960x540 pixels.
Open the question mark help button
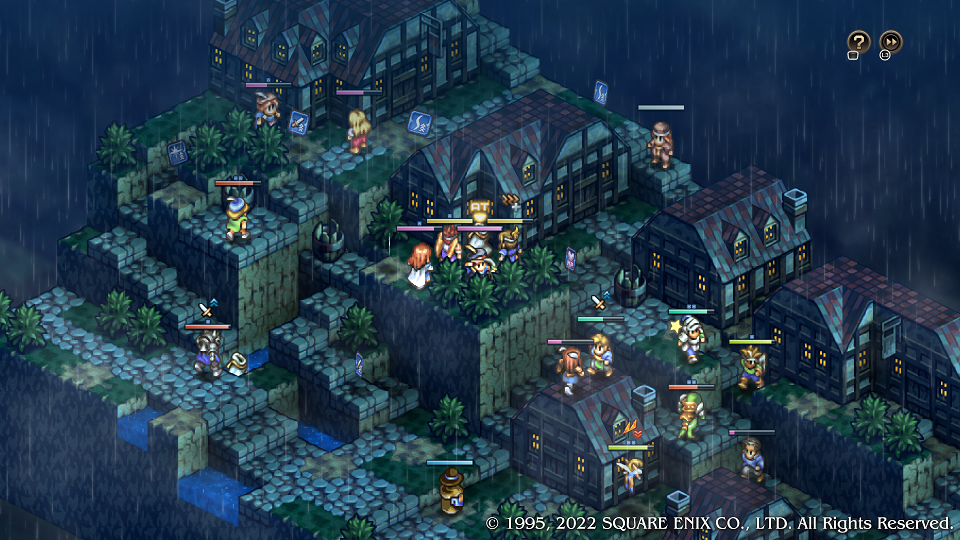tap(858, 42)
